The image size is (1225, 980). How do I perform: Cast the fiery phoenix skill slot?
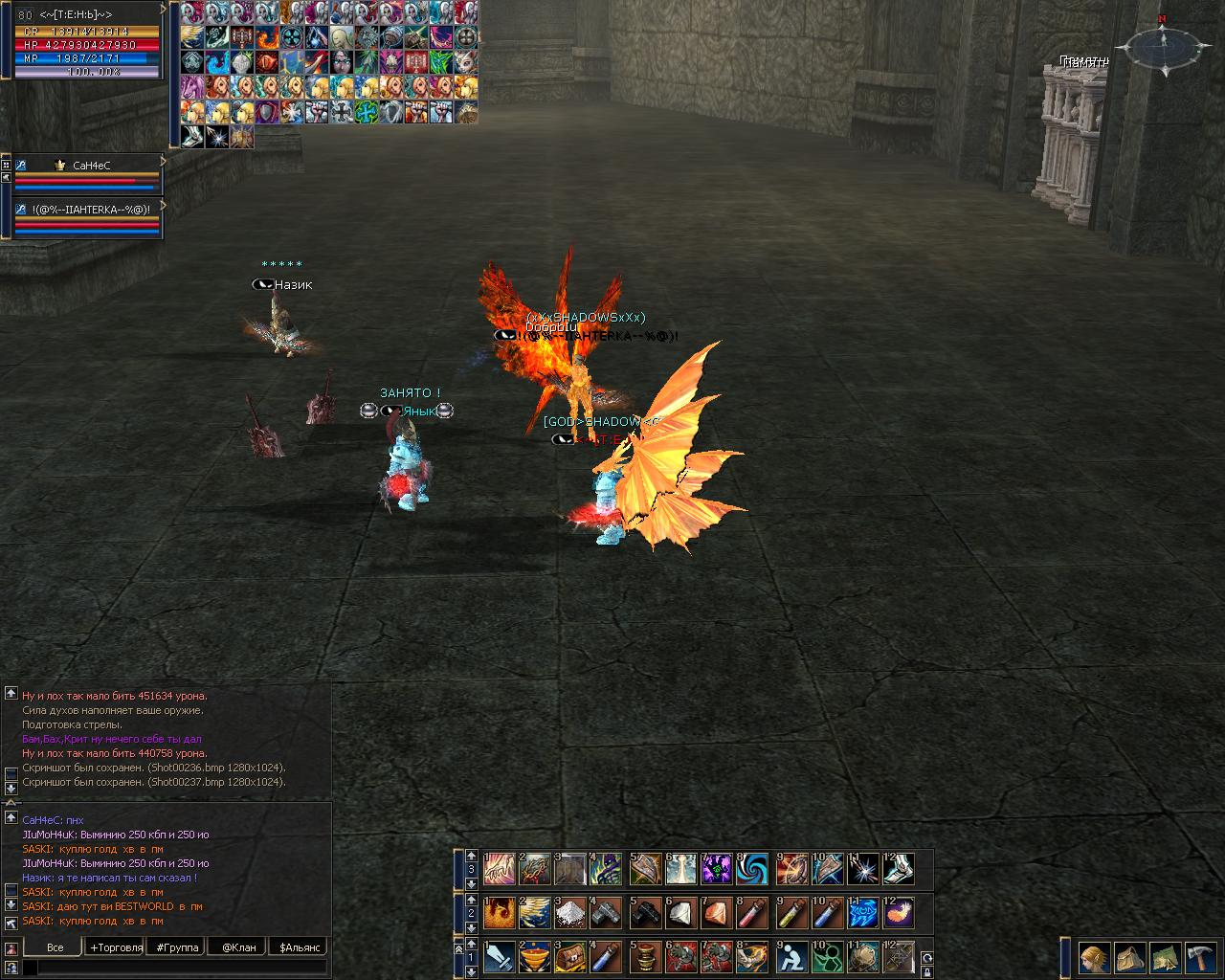pyautogui.click(x=500, y=913)
